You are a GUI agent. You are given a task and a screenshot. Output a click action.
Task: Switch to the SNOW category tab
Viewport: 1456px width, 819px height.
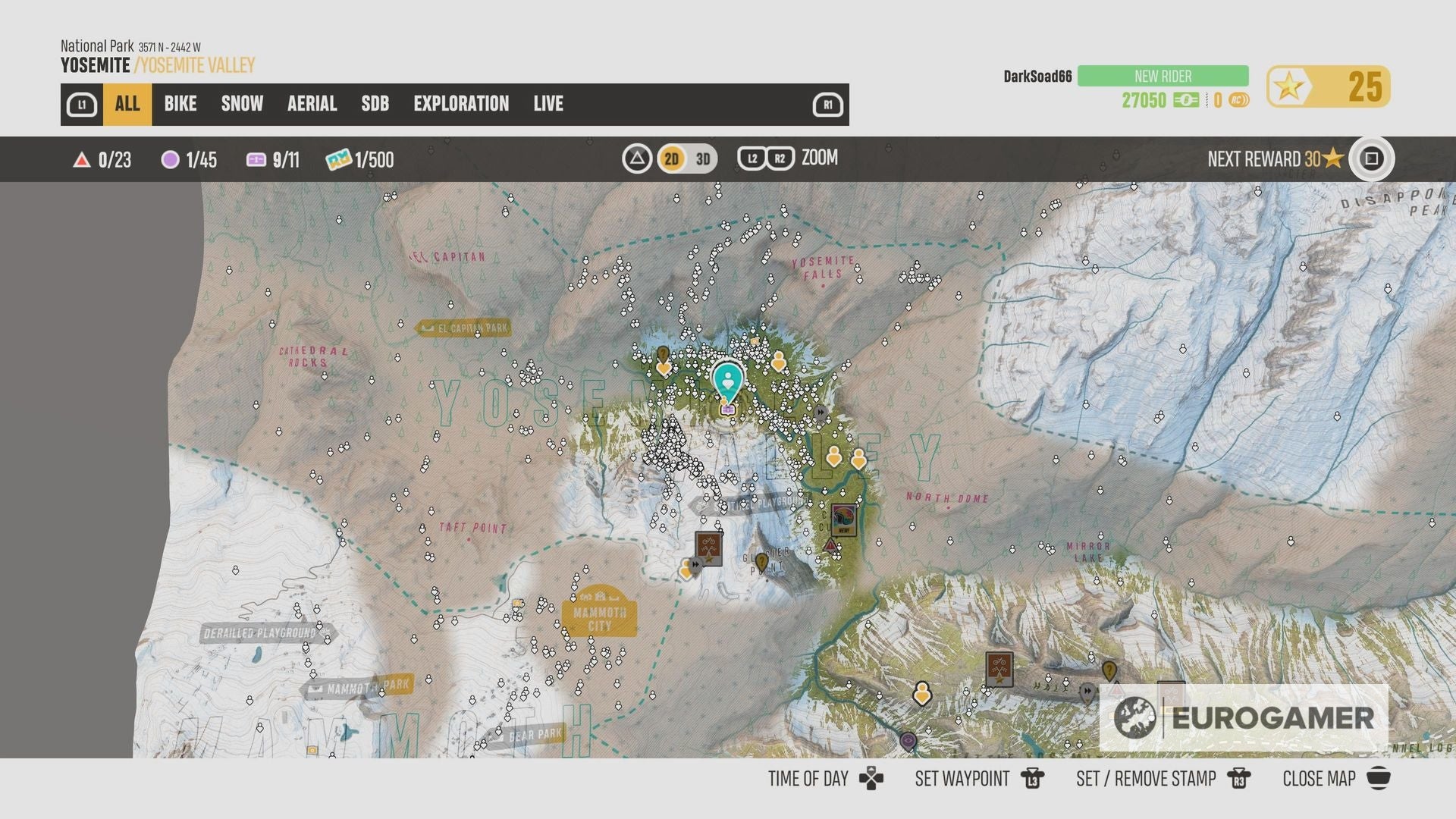(241, 104)
